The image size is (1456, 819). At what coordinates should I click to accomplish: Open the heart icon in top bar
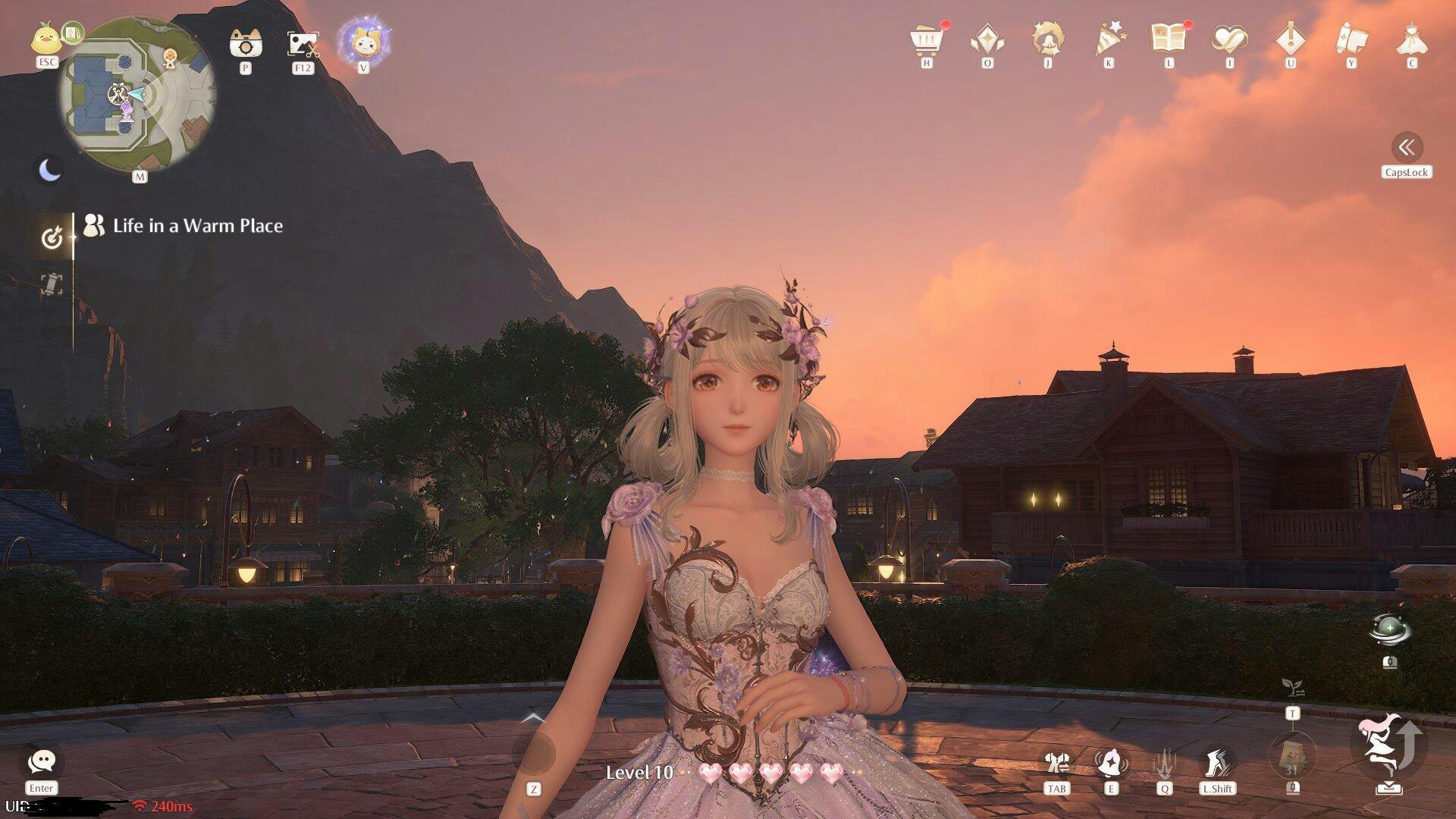(x=1229, y=39)
